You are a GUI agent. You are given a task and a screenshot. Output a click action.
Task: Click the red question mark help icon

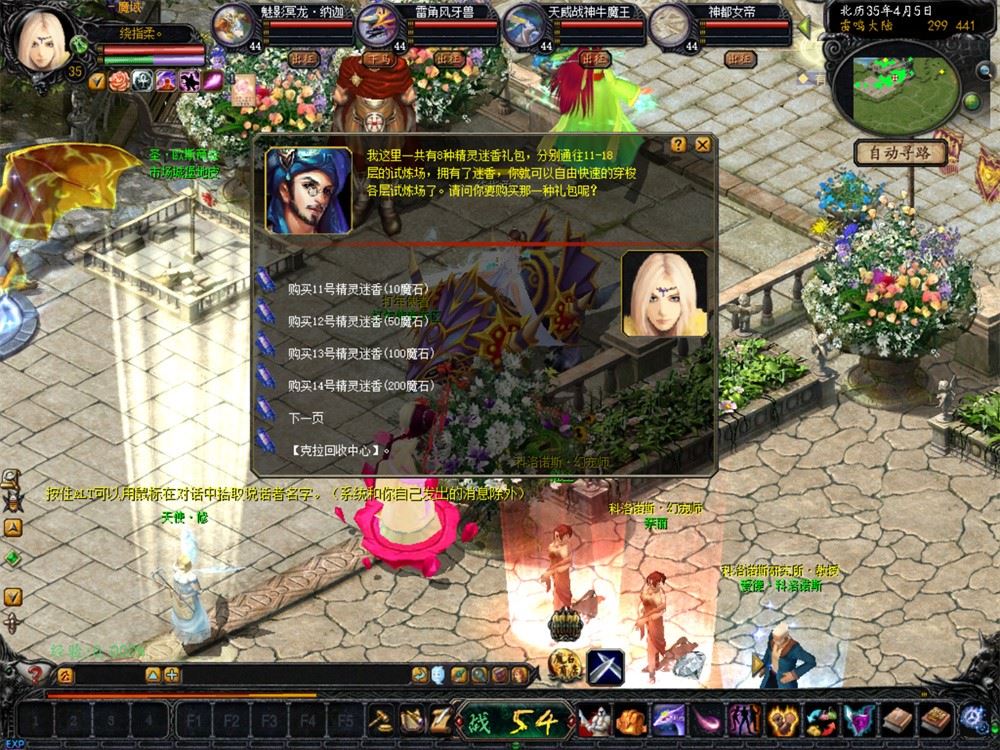(34, 675)
